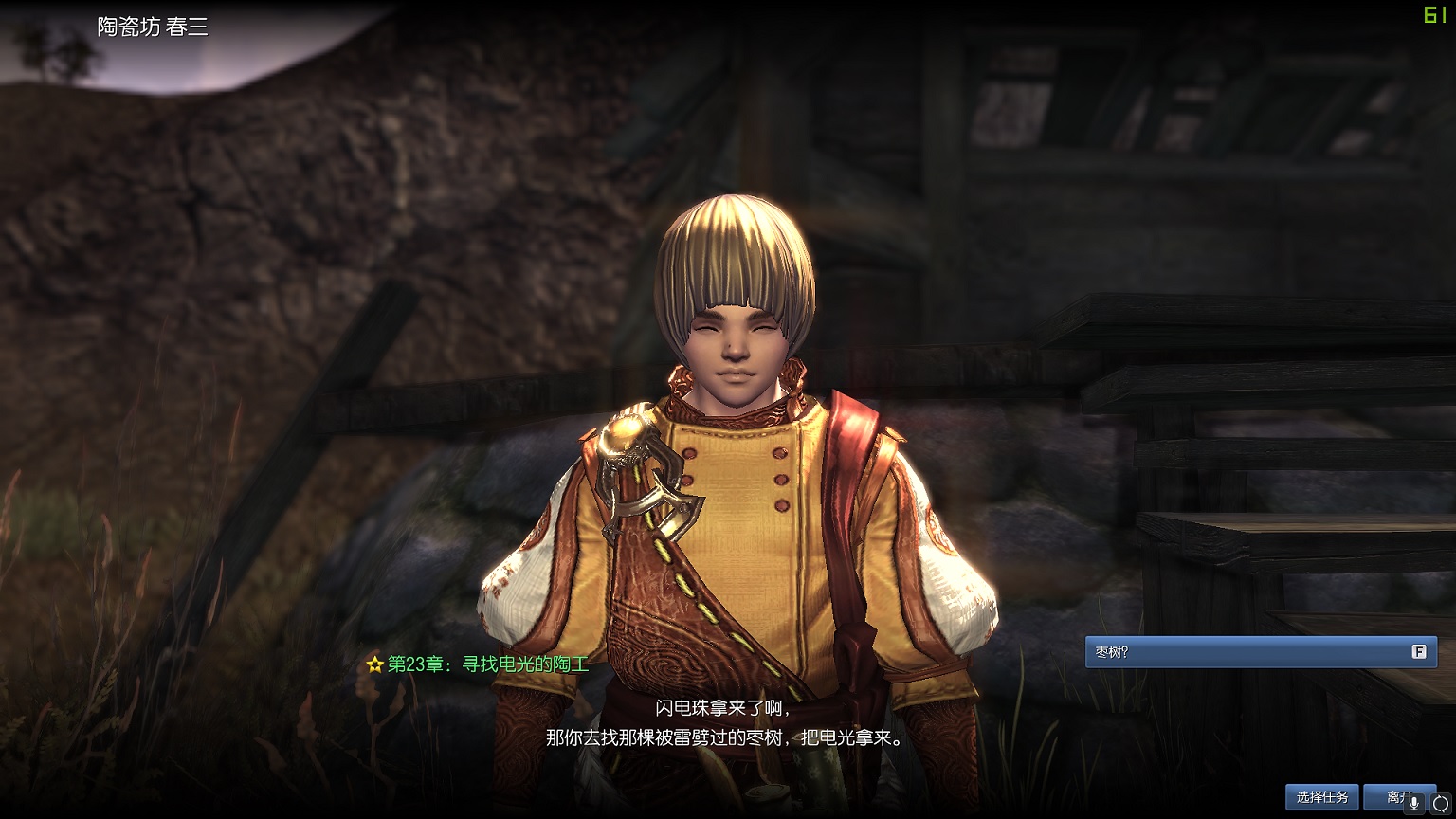Choose the 枣树? dialogue reply
This screenshot has height=819, width=1456.
(x=1260, y=652)
